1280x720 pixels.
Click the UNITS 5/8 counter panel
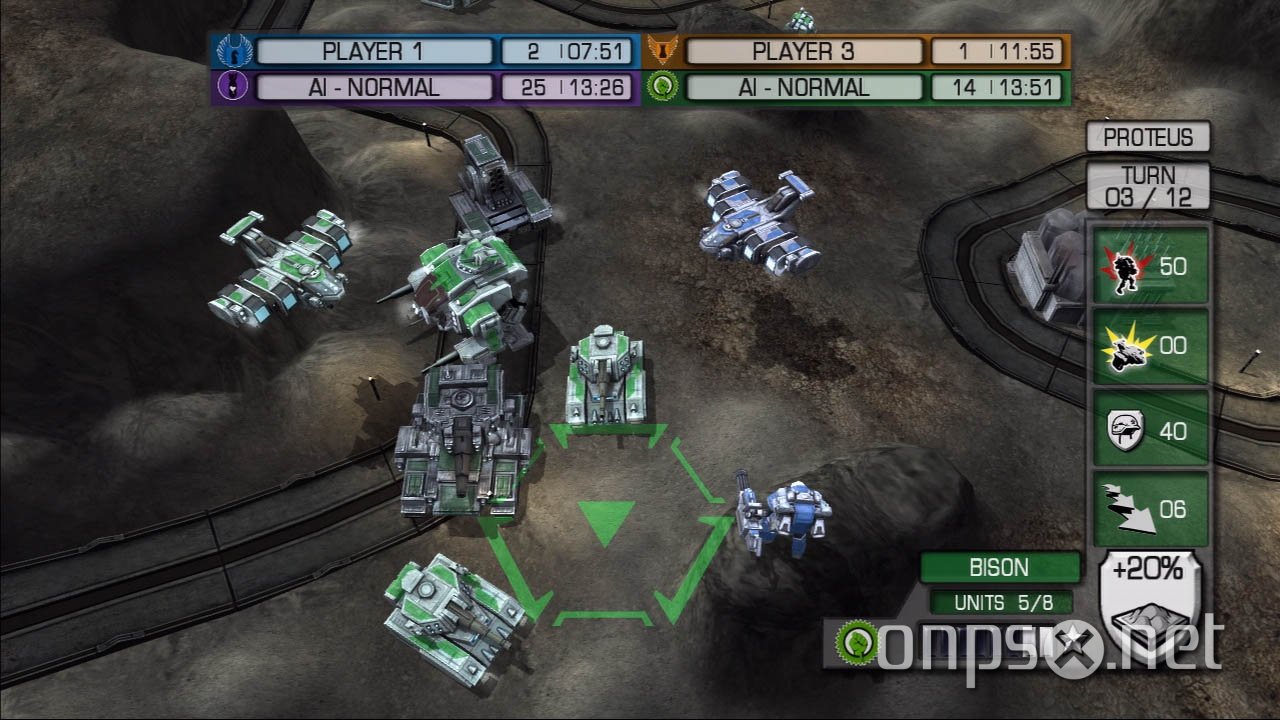(1001, 602)
